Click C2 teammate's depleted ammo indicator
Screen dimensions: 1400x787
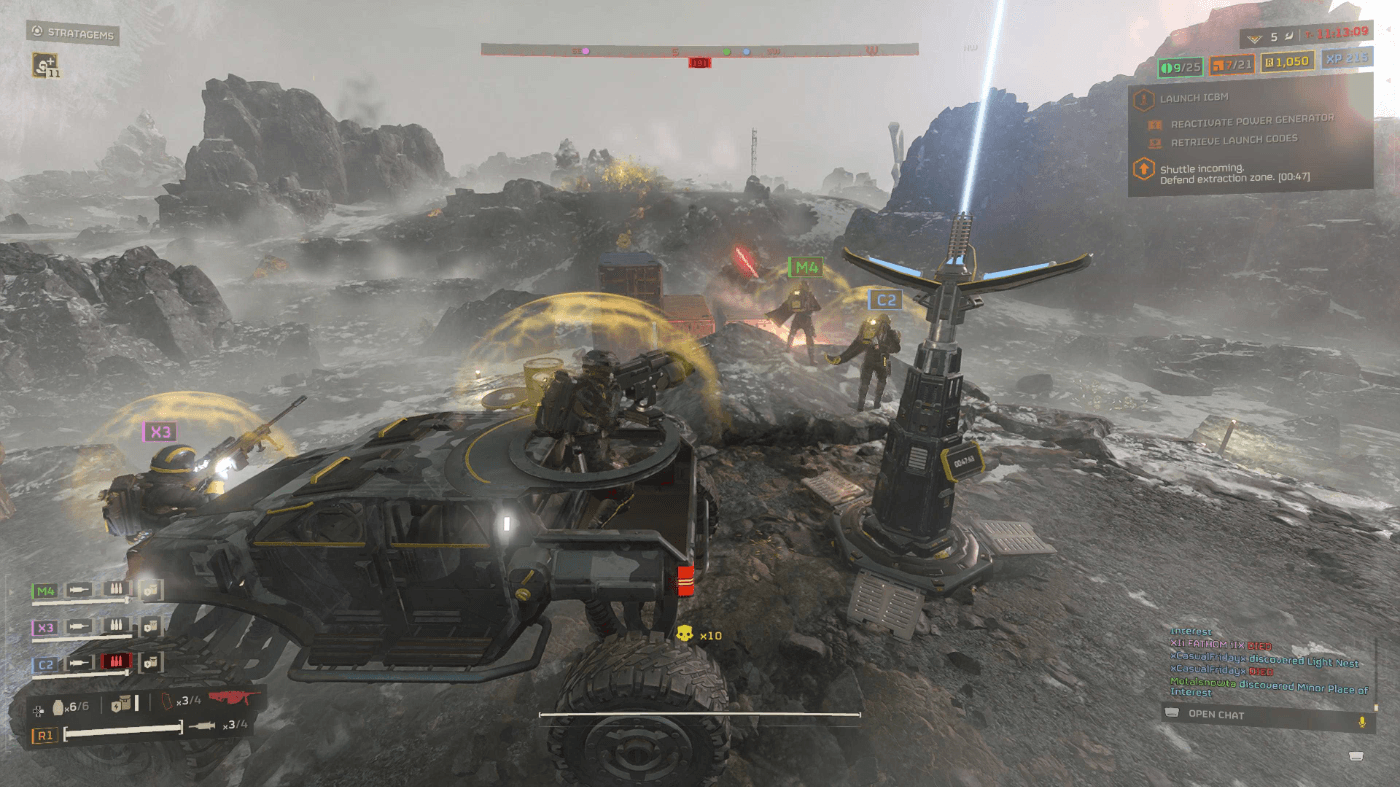115,662
